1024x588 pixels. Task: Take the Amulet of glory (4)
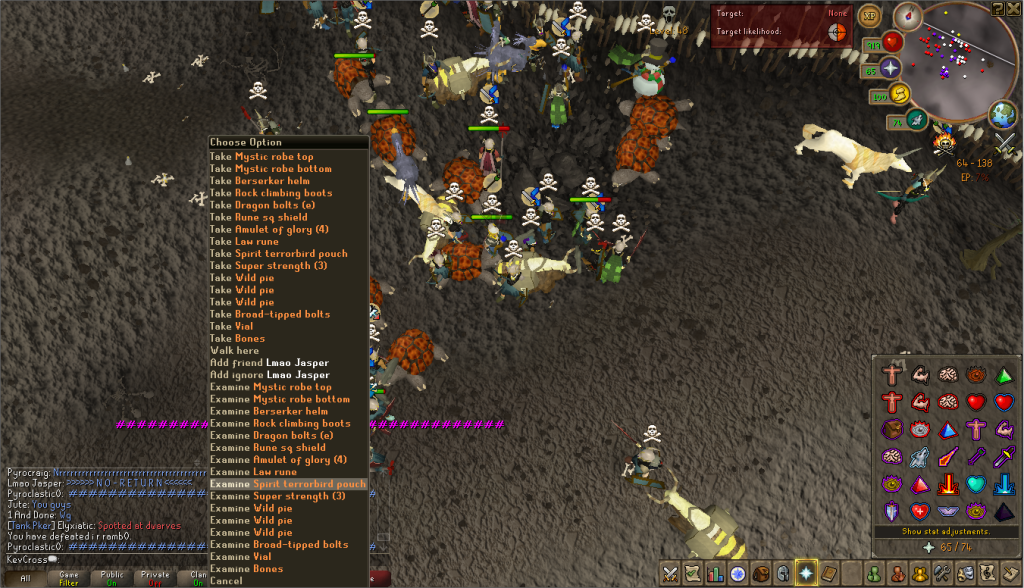click(x=268, y=229)
